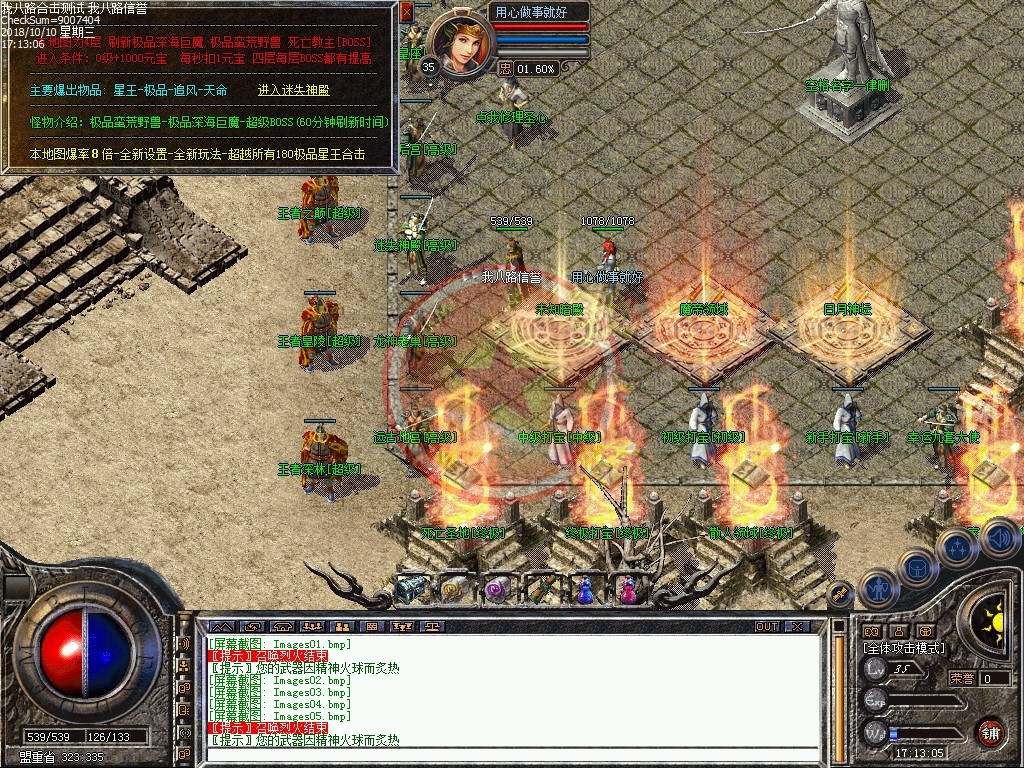Select the first hotbar bundle item

click(x=410, y=591)
